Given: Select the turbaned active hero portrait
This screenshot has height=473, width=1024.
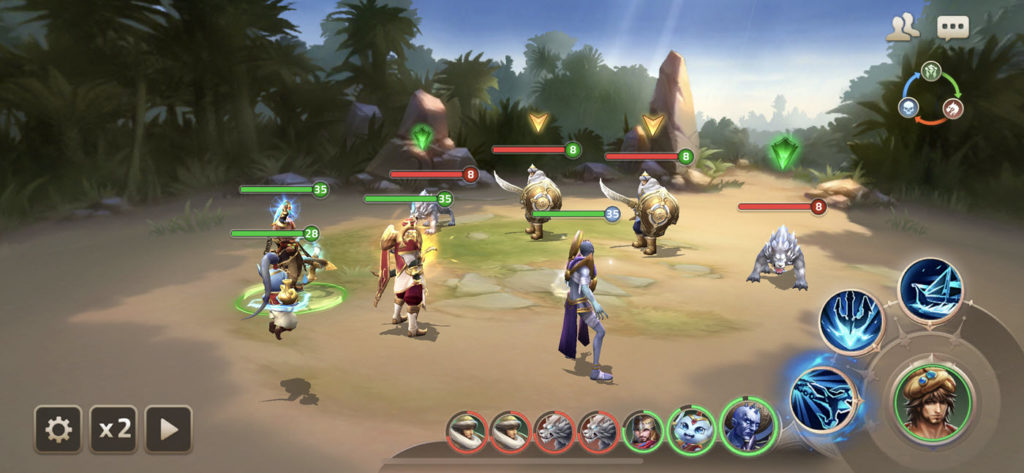Looking at the screenshot, I should pos(932,400).
